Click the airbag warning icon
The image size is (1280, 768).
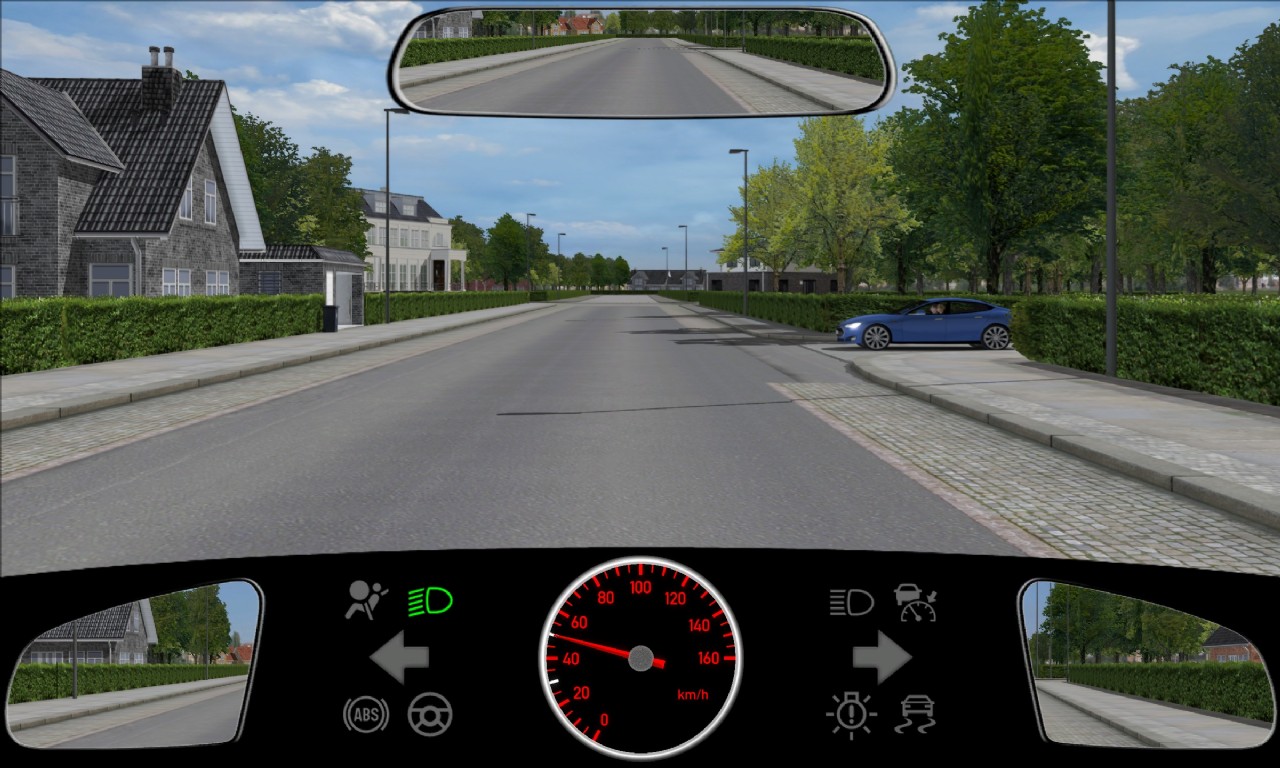(366, 600)
